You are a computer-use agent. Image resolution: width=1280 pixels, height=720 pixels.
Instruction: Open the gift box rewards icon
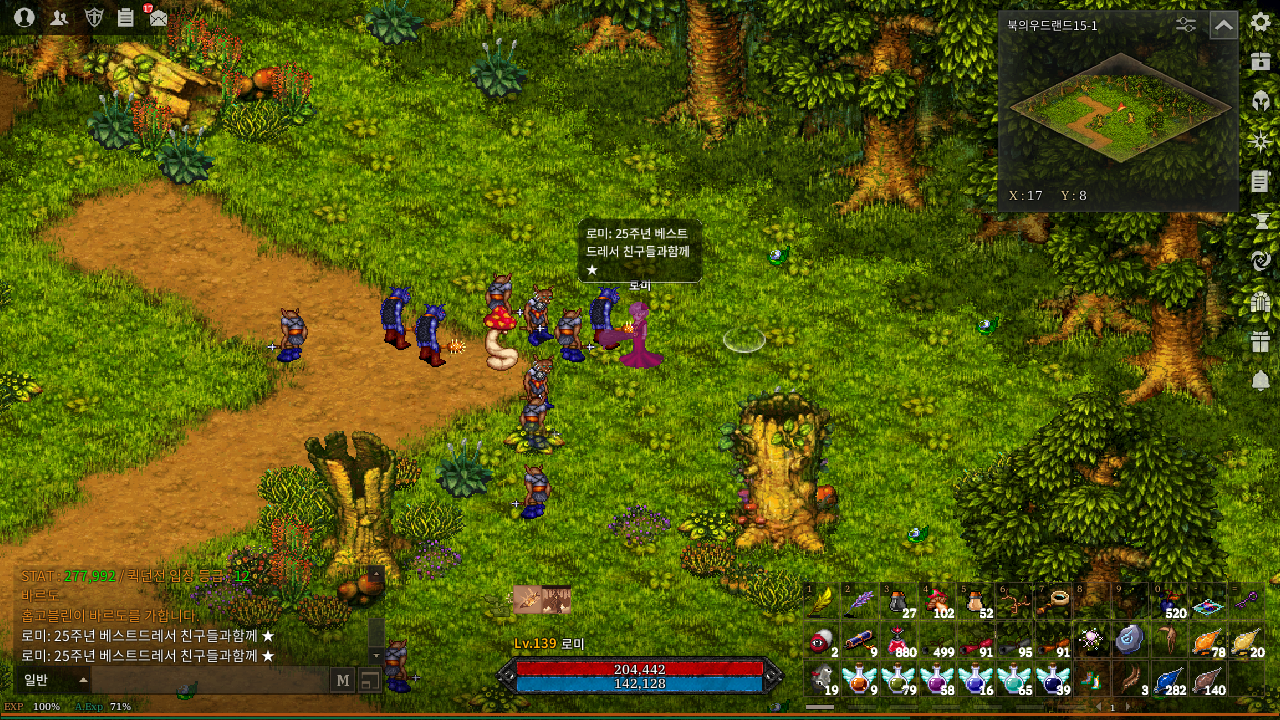1260,341
